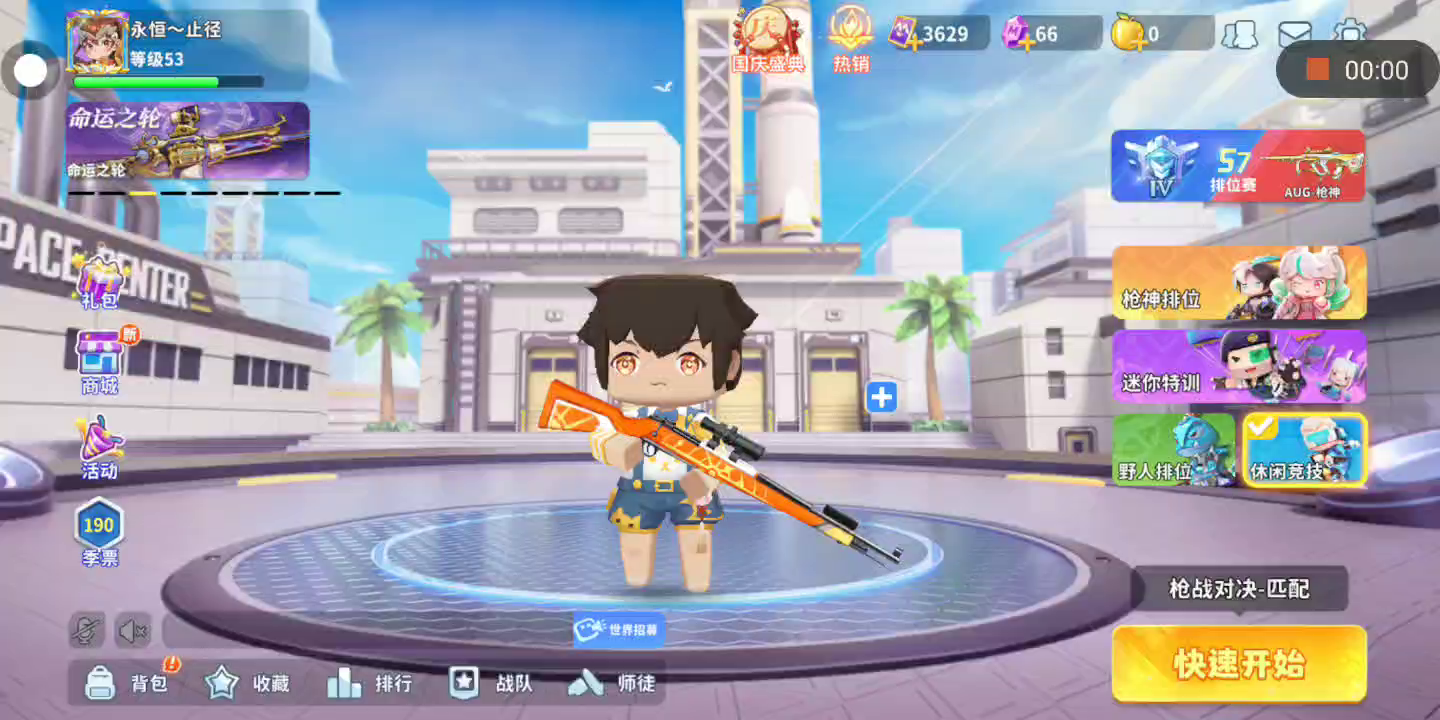Open the 排位赛 ranked season banner

tap(1237, 165)
